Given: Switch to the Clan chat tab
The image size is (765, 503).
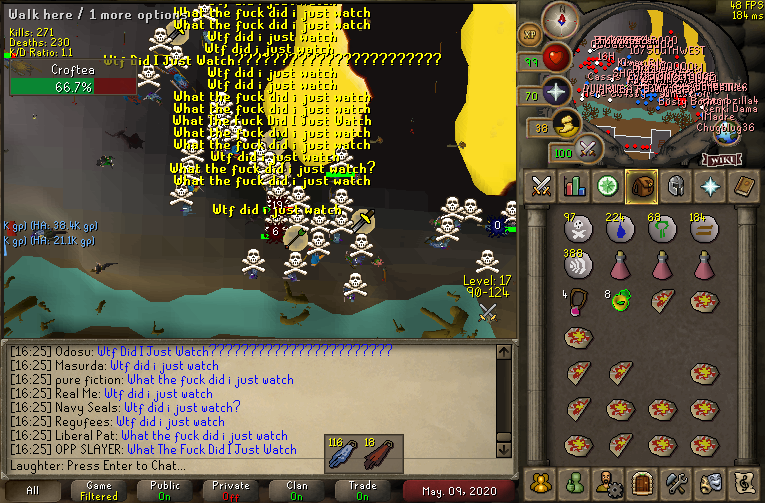Looking at the screenshot, I should click(x=296, y=491).
